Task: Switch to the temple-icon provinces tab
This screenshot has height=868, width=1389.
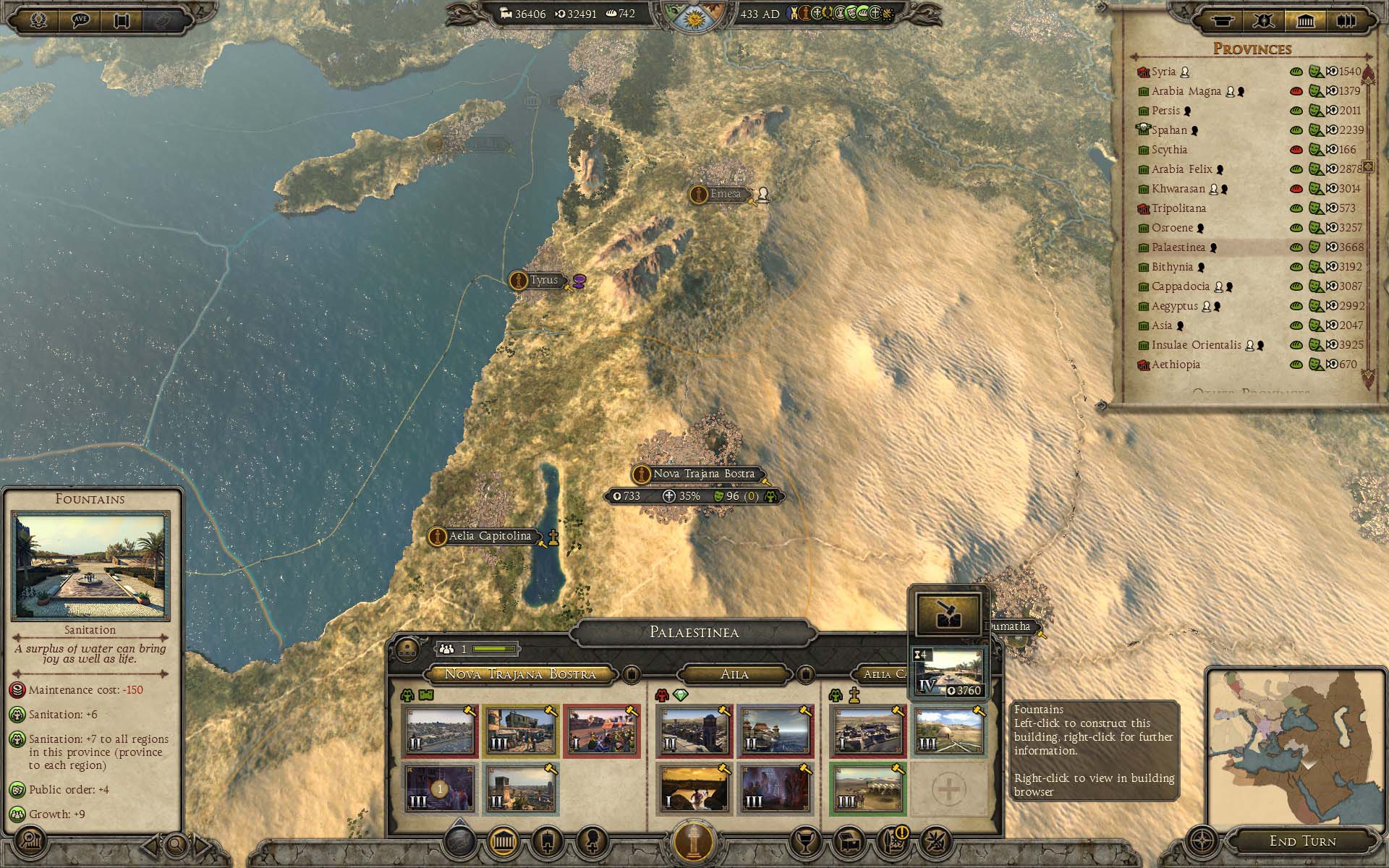Action: click(1305, 21)
